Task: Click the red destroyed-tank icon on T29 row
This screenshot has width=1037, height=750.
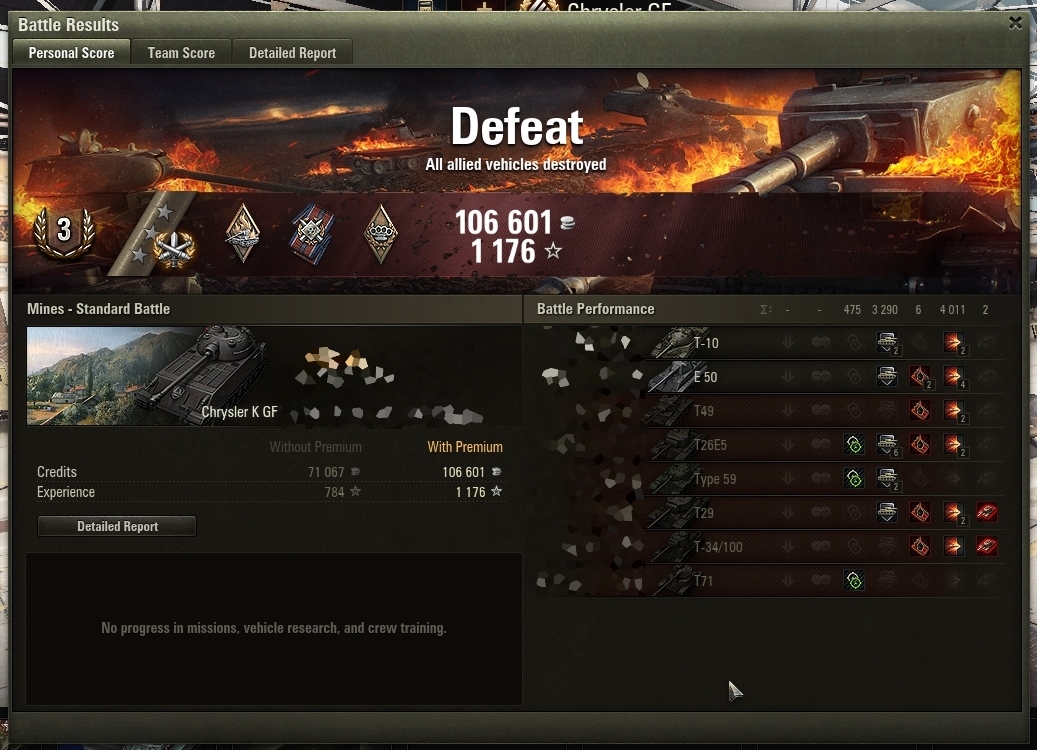Action: click(x=986, y=513)
